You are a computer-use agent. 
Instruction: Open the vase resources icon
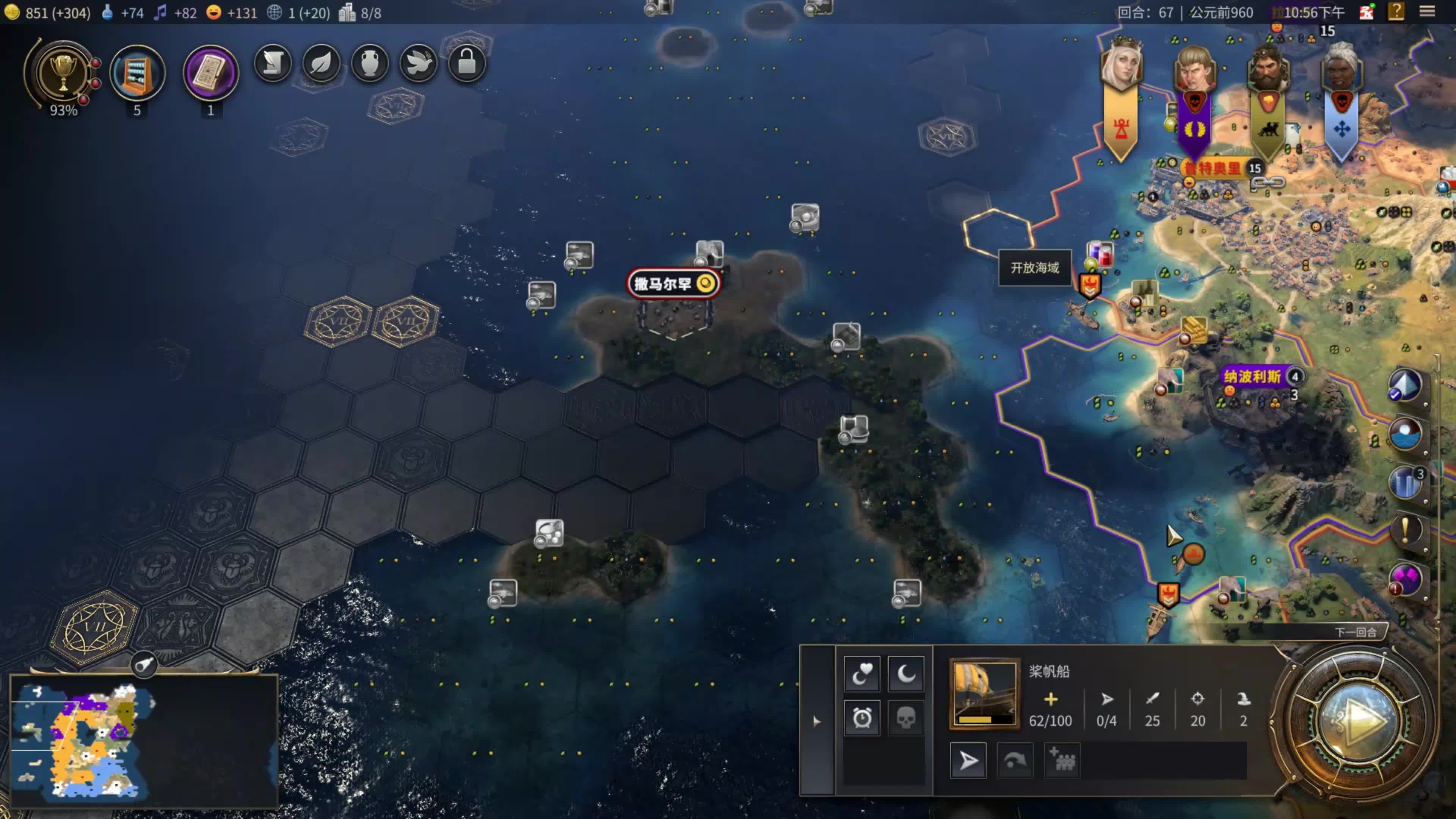click(370, 63)
